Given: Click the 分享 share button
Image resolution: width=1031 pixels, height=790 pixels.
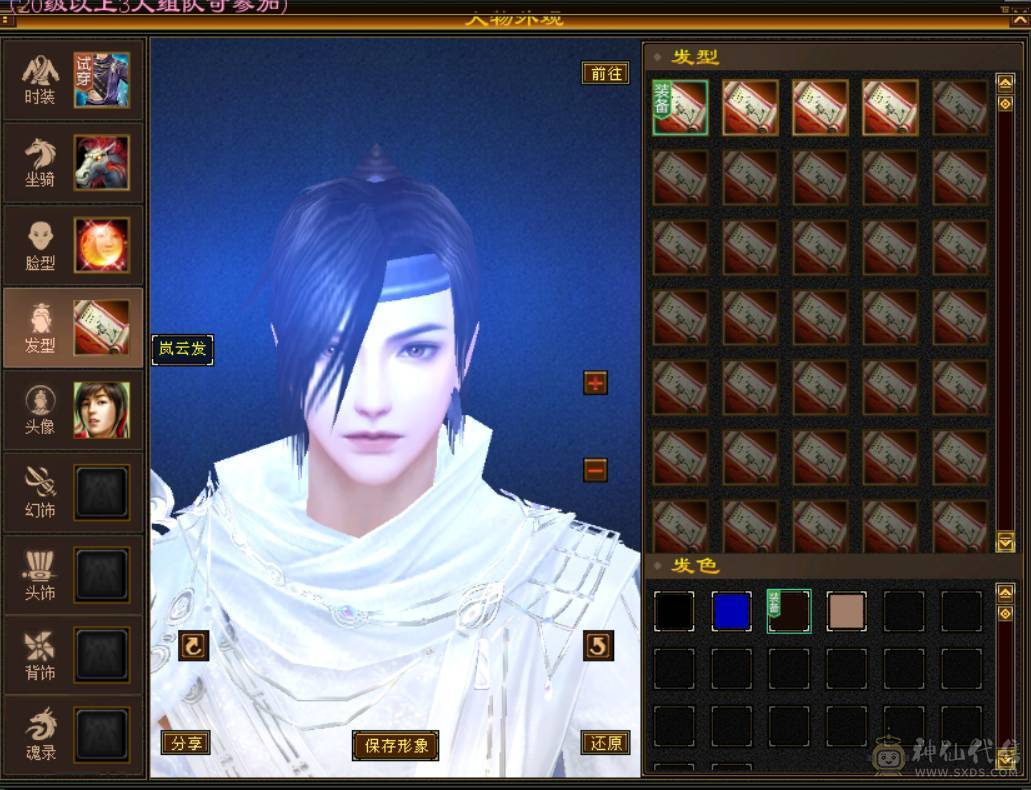Looking at the screenshot, I should [x=186, y=743].
